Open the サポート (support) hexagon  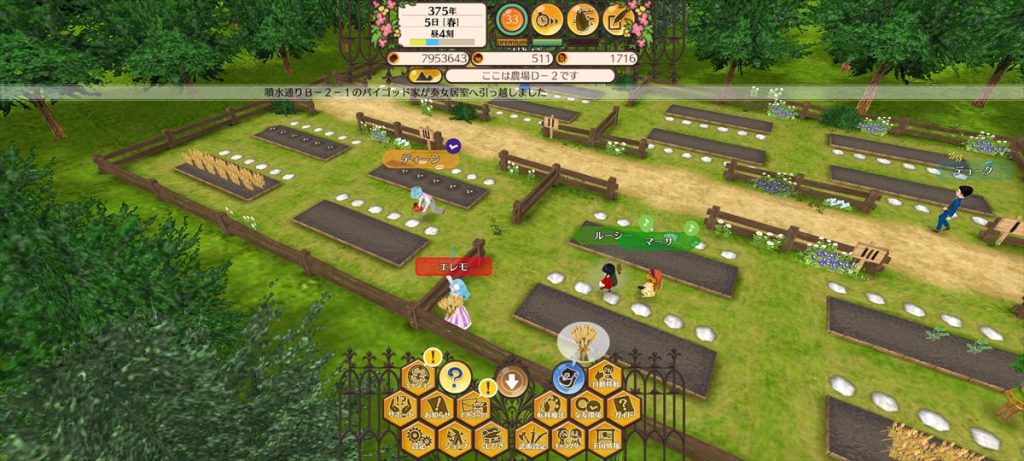(402, 408)
